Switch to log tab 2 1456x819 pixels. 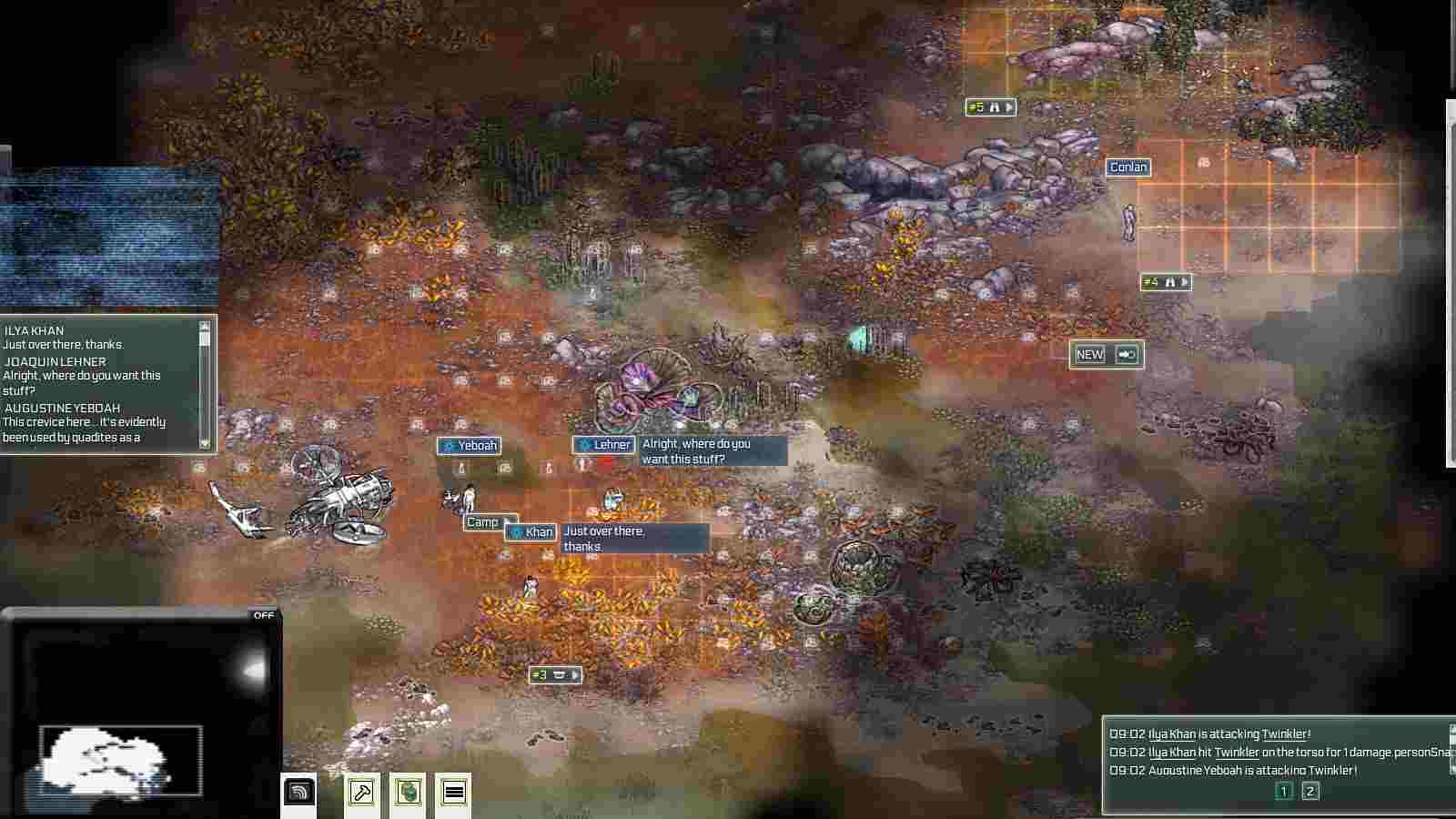[1309, 791]
